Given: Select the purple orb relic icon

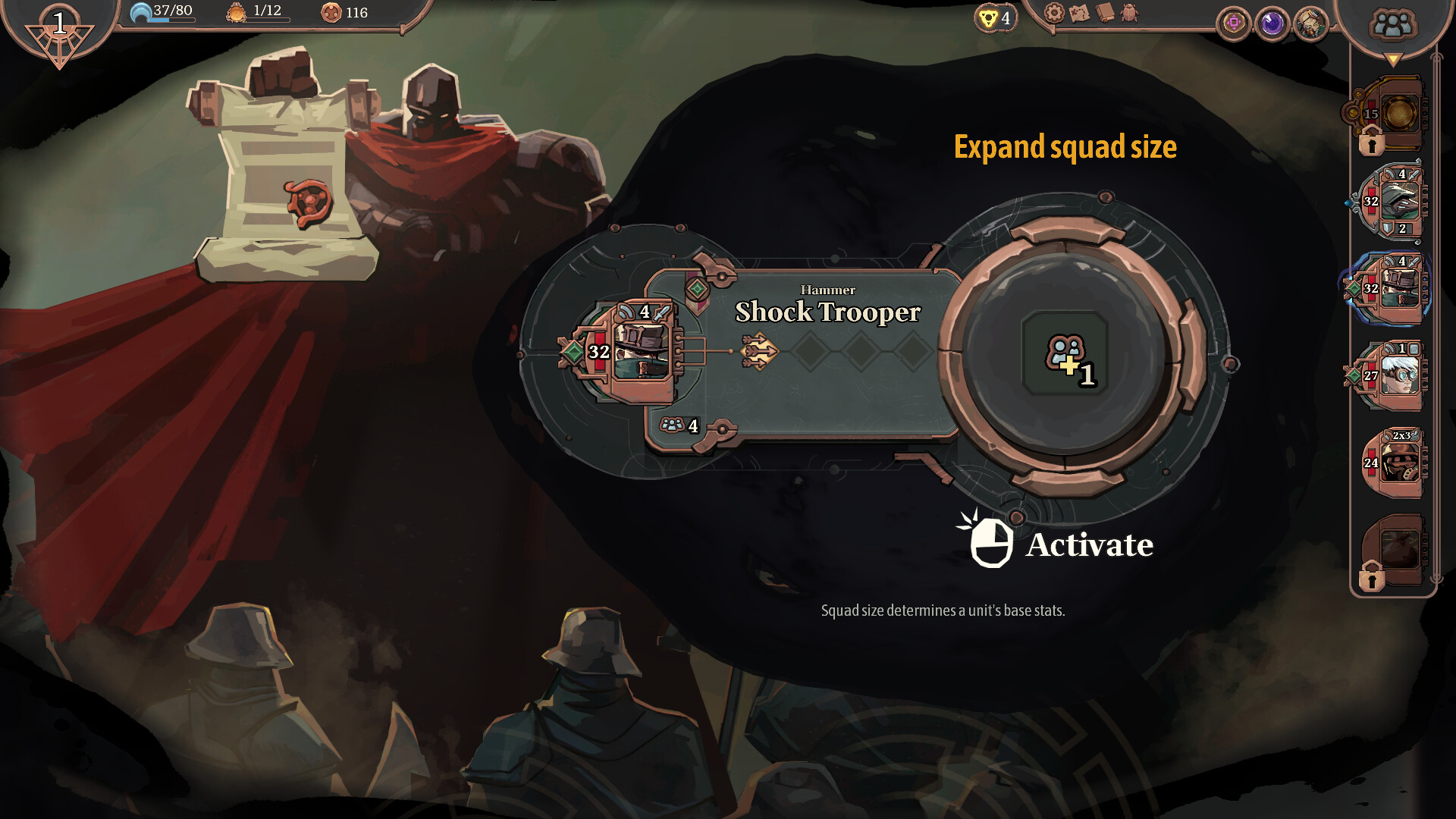Looking at the screenshot, I should tap(1272, 24).
